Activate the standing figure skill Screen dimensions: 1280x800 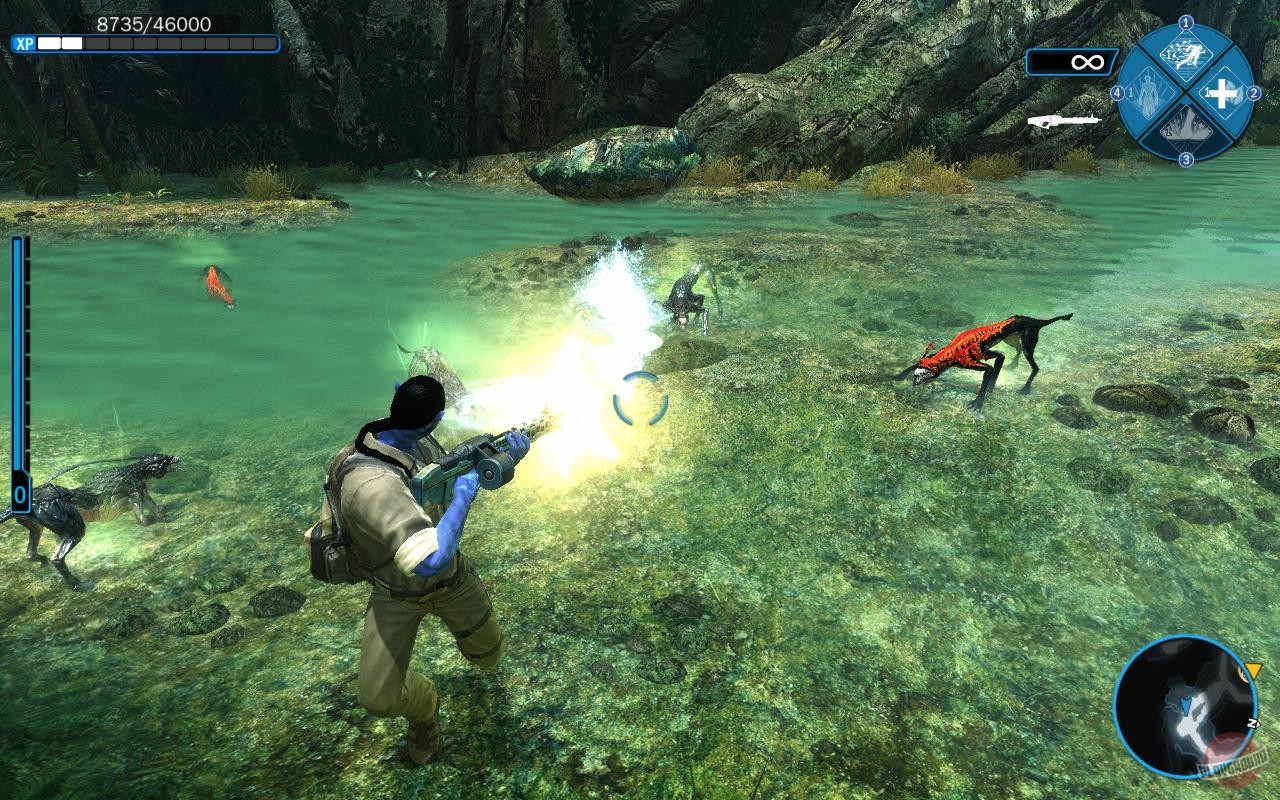[1151, 94]
